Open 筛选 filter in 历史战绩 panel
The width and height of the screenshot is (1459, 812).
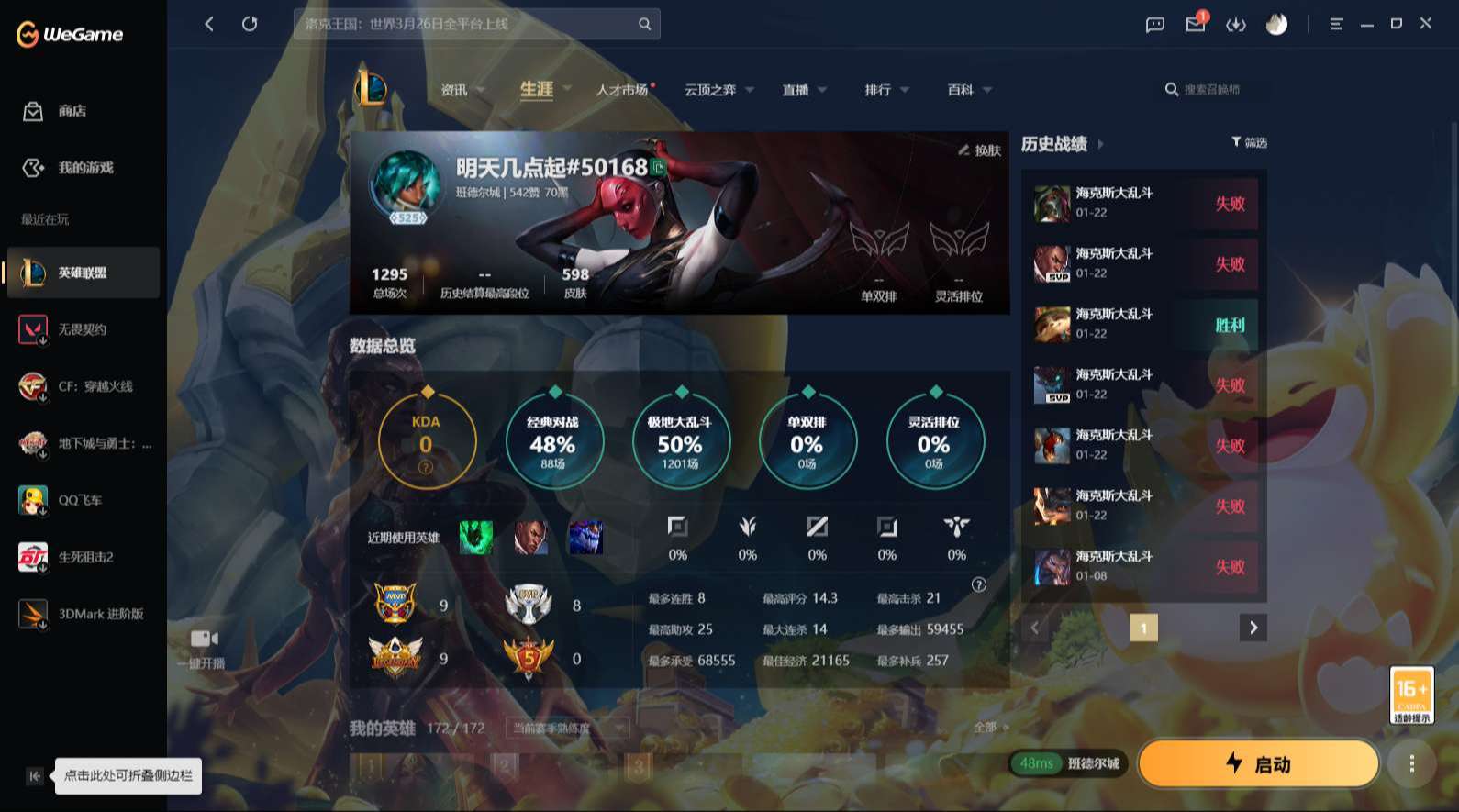point(1248,142)
